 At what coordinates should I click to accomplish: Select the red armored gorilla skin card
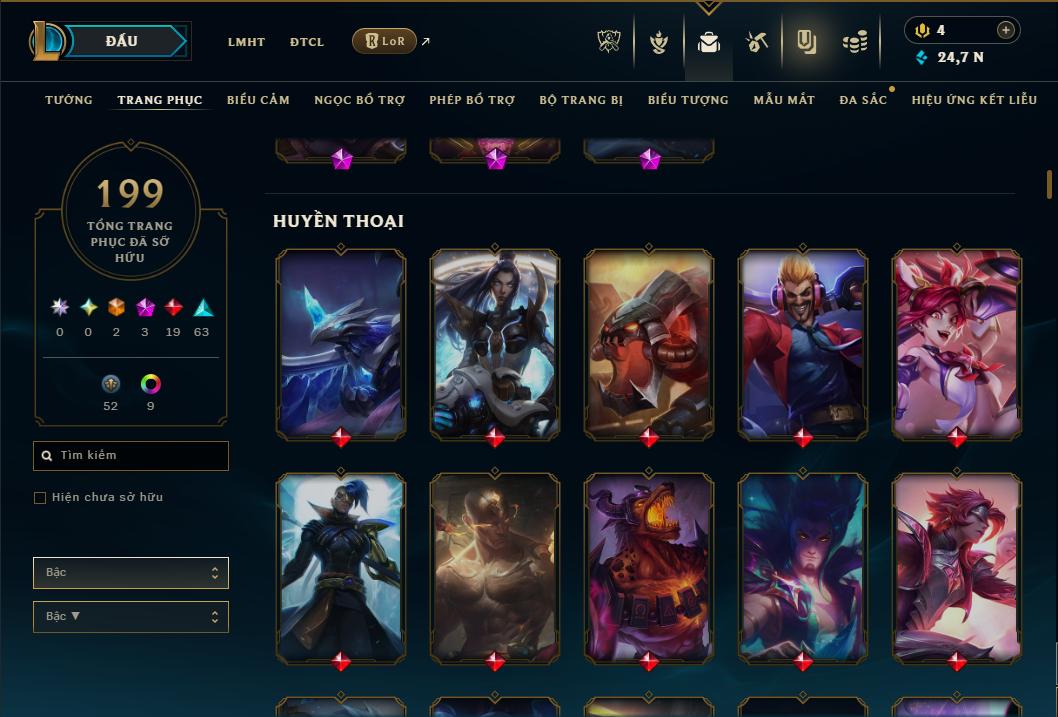click(649, 343)
